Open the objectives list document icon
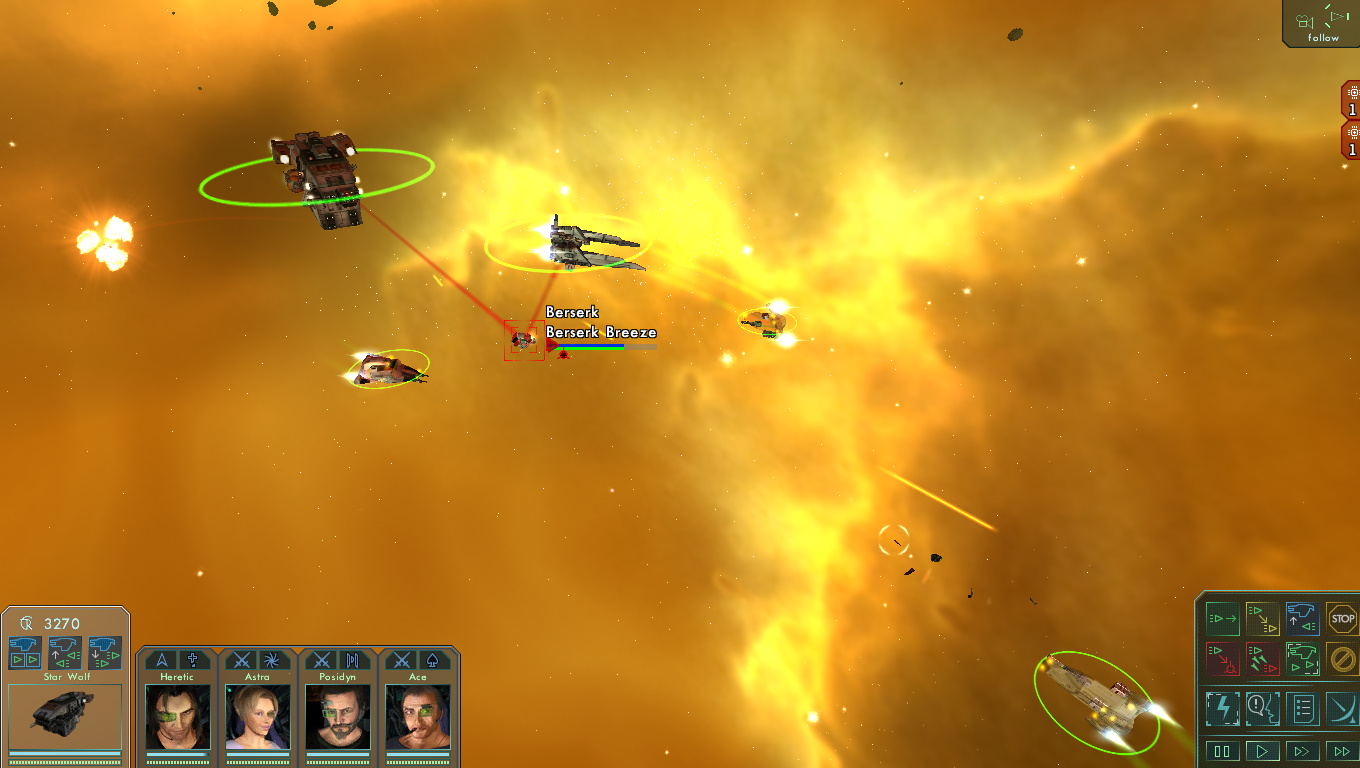Viewport: 1360px width, 768px height. [x=1302, y=708]
